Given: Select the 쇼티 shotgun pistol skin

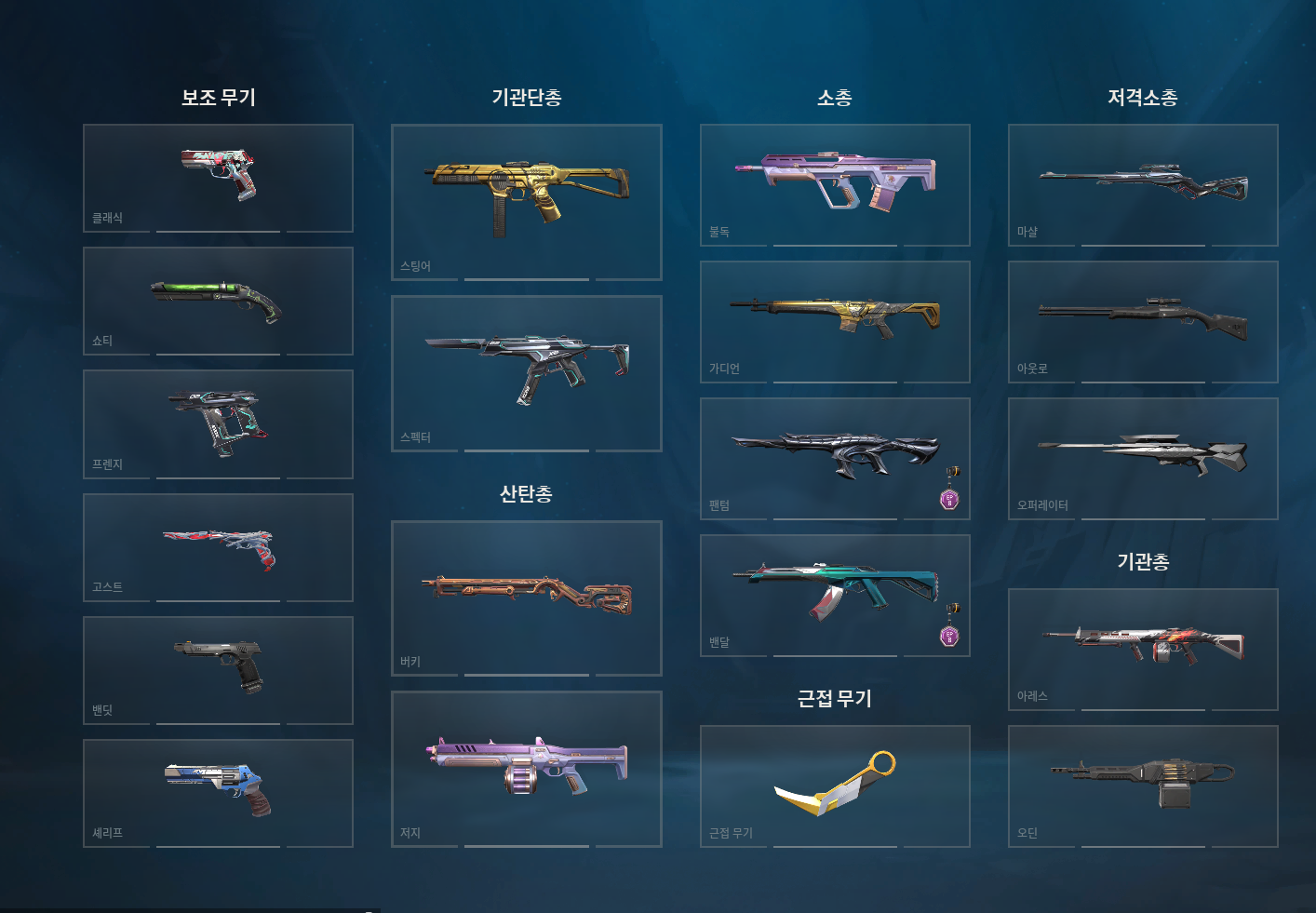Looking at the screenshot, I should tap(217, 300).
